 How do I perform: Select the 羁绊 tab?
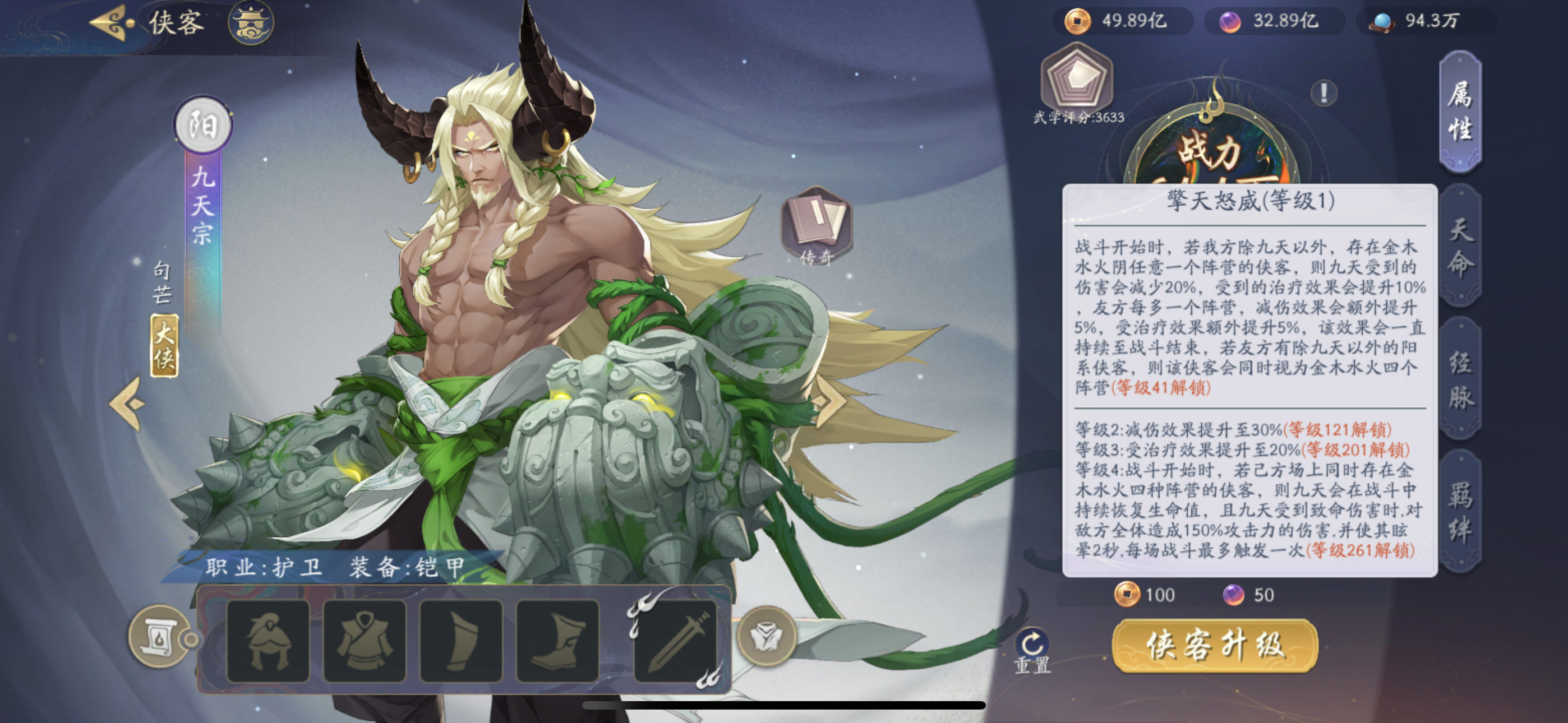point(1461,512)
